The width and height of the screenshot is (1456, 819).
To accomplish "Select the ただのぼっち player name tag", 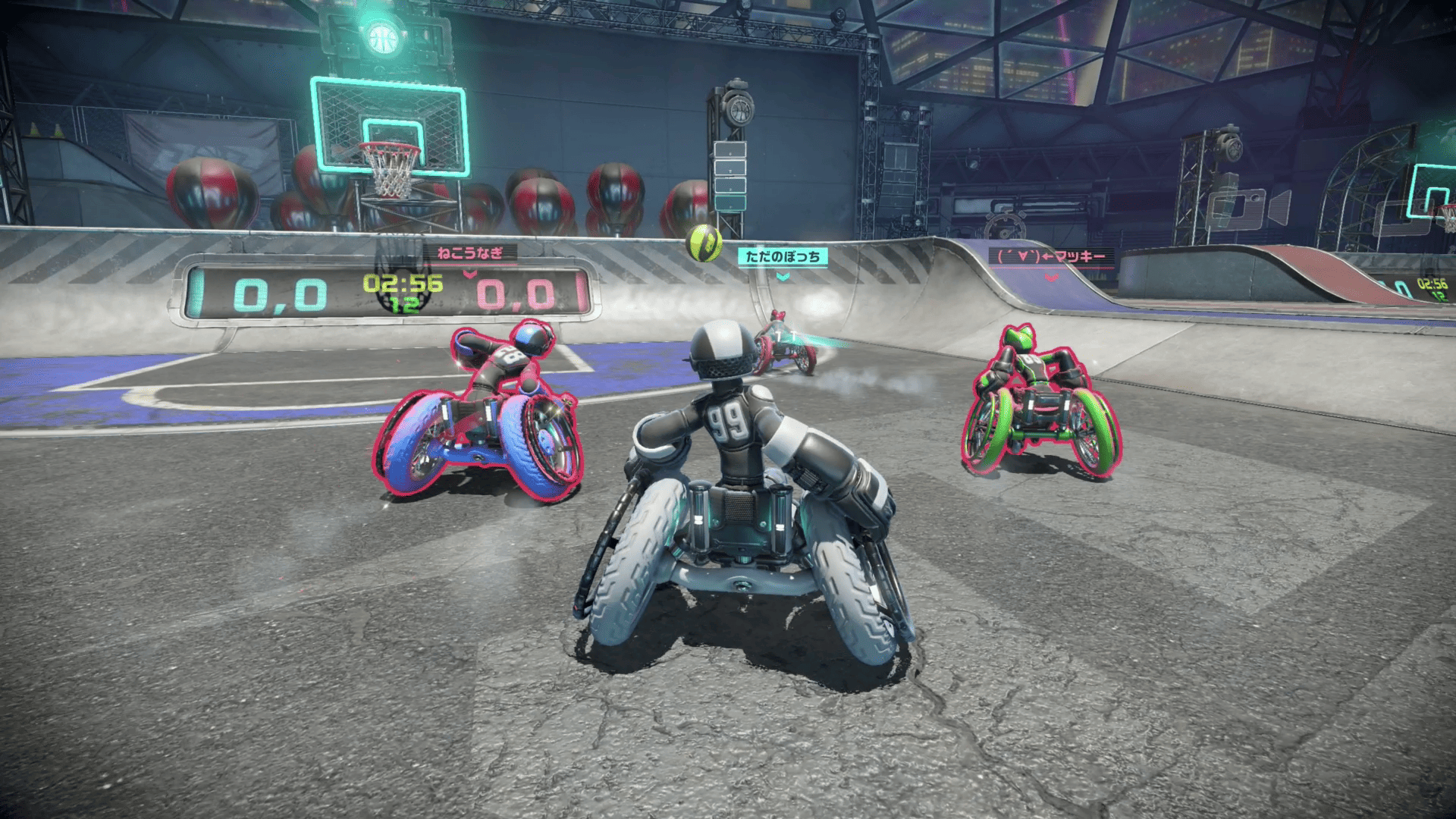I will [783, 257].
